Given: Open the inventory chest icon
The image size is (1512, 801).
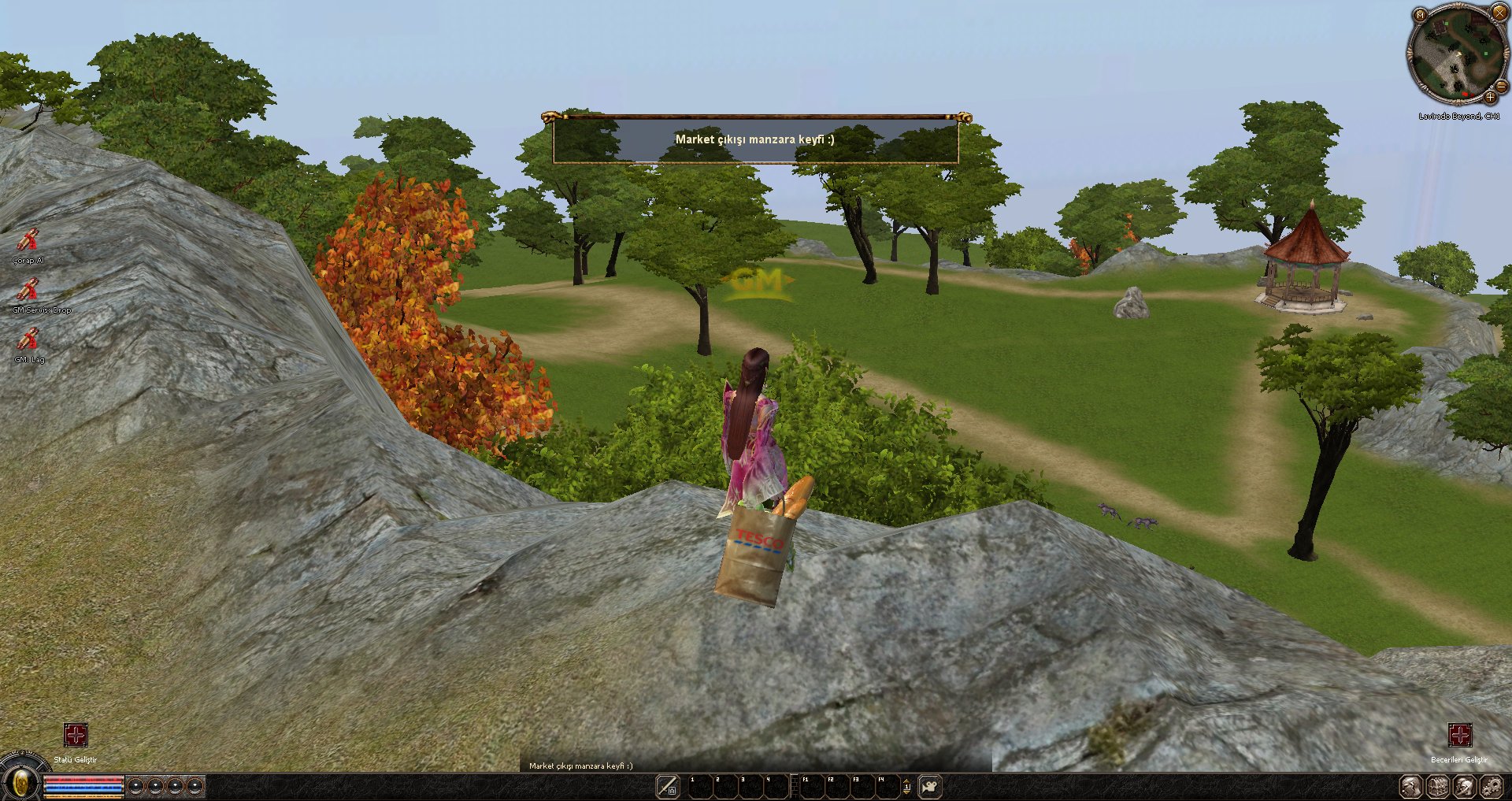Looking at the screenshot, I should click(1438, 786).
